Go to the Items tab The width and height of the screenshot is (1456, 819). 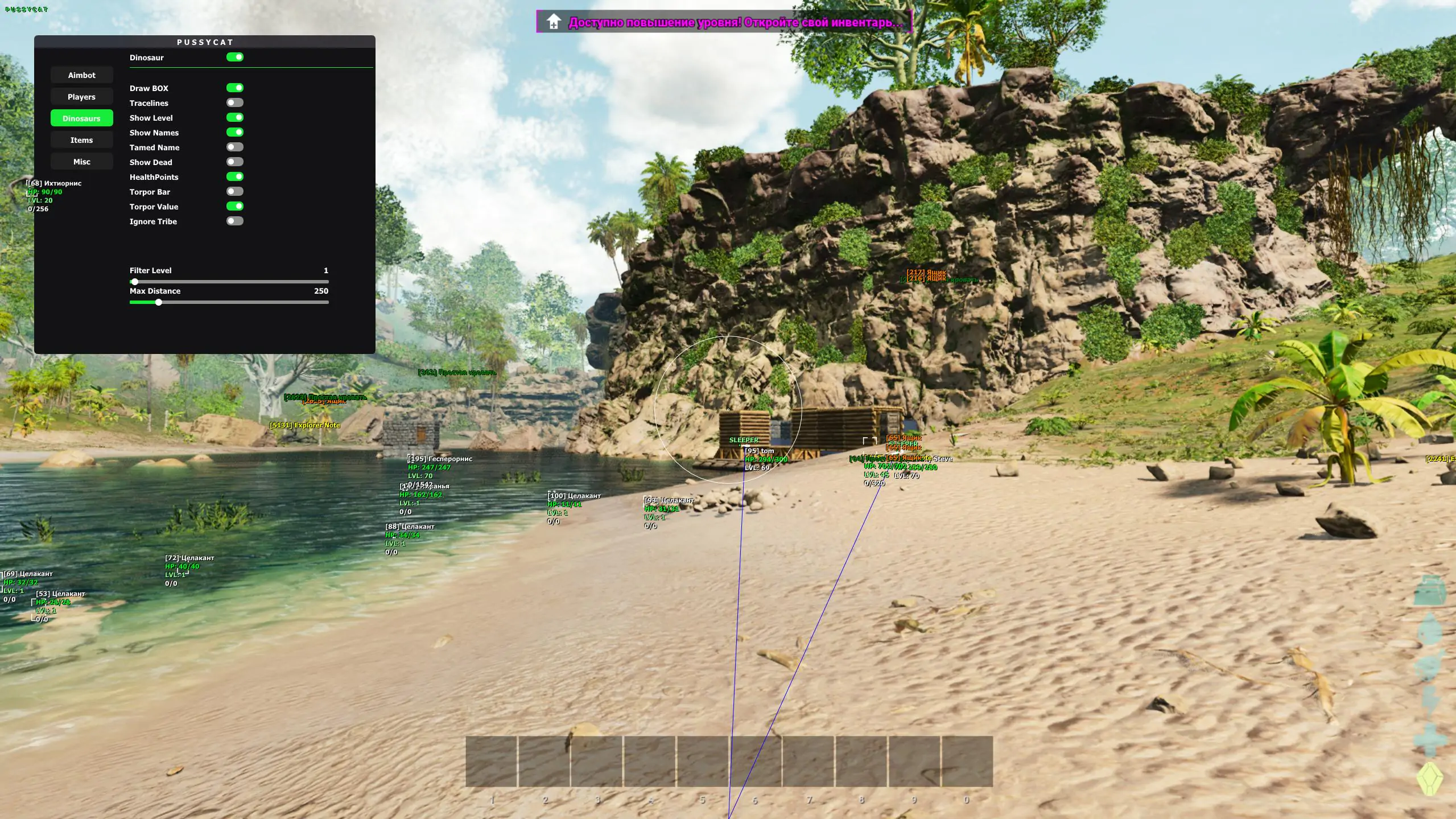[x=81, y=140]
